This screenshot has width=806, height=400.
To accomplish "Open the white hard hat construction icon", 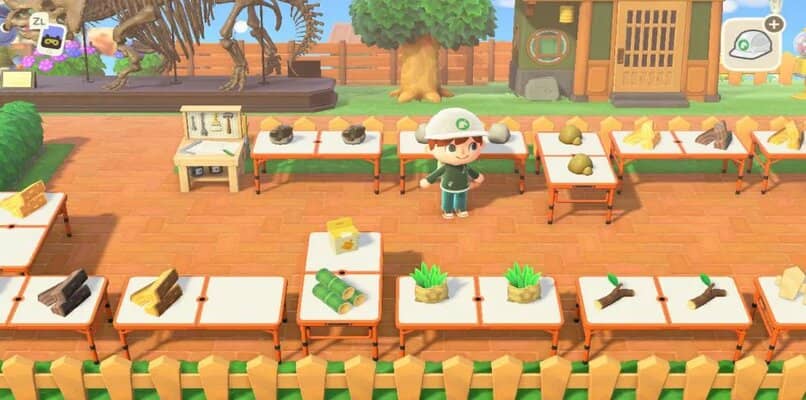I will pos(751,44).
